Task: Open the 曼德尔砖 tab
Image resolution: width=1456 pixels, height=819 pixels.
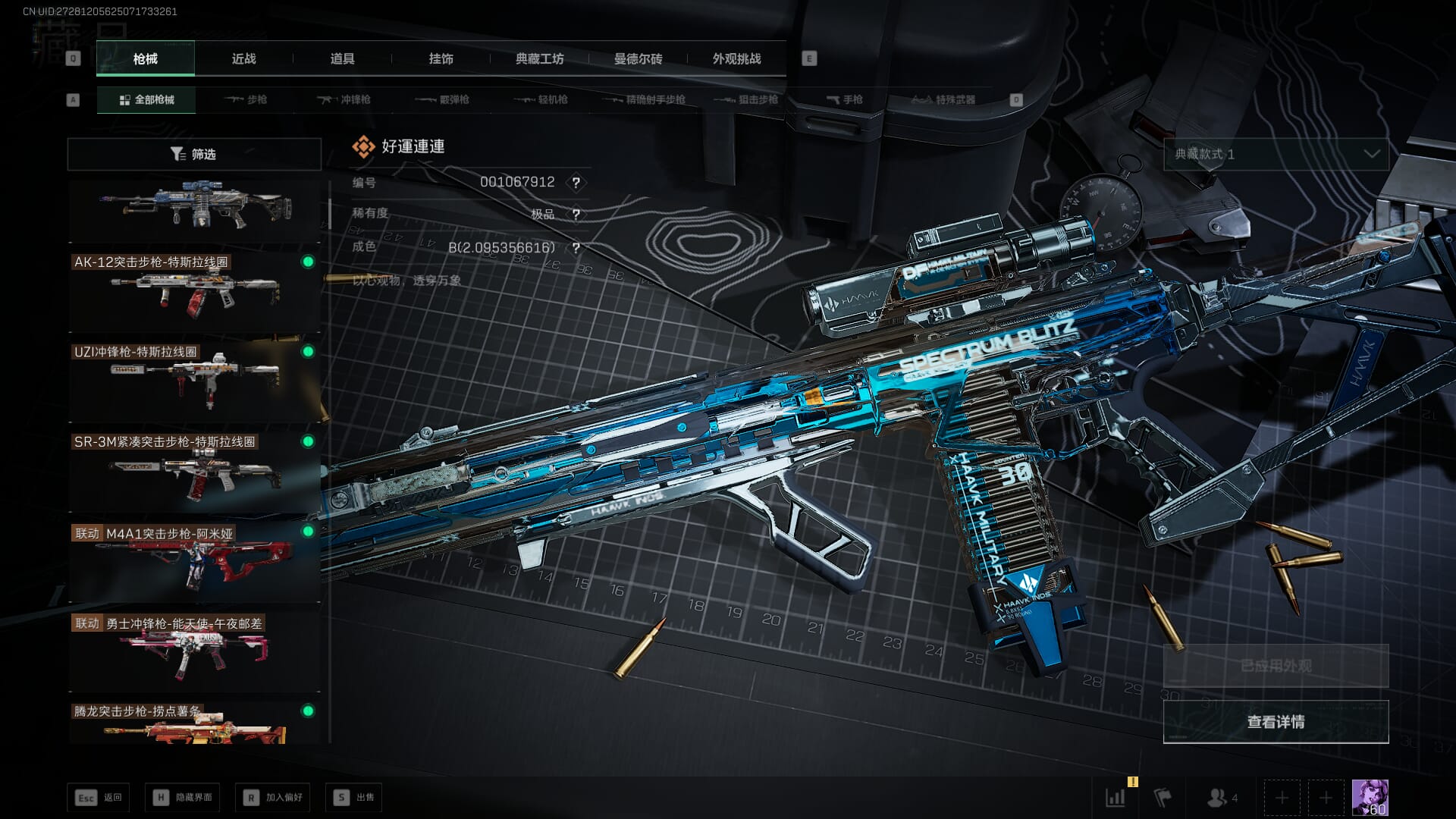Action: pyautogui.click(x=638, y=58)
